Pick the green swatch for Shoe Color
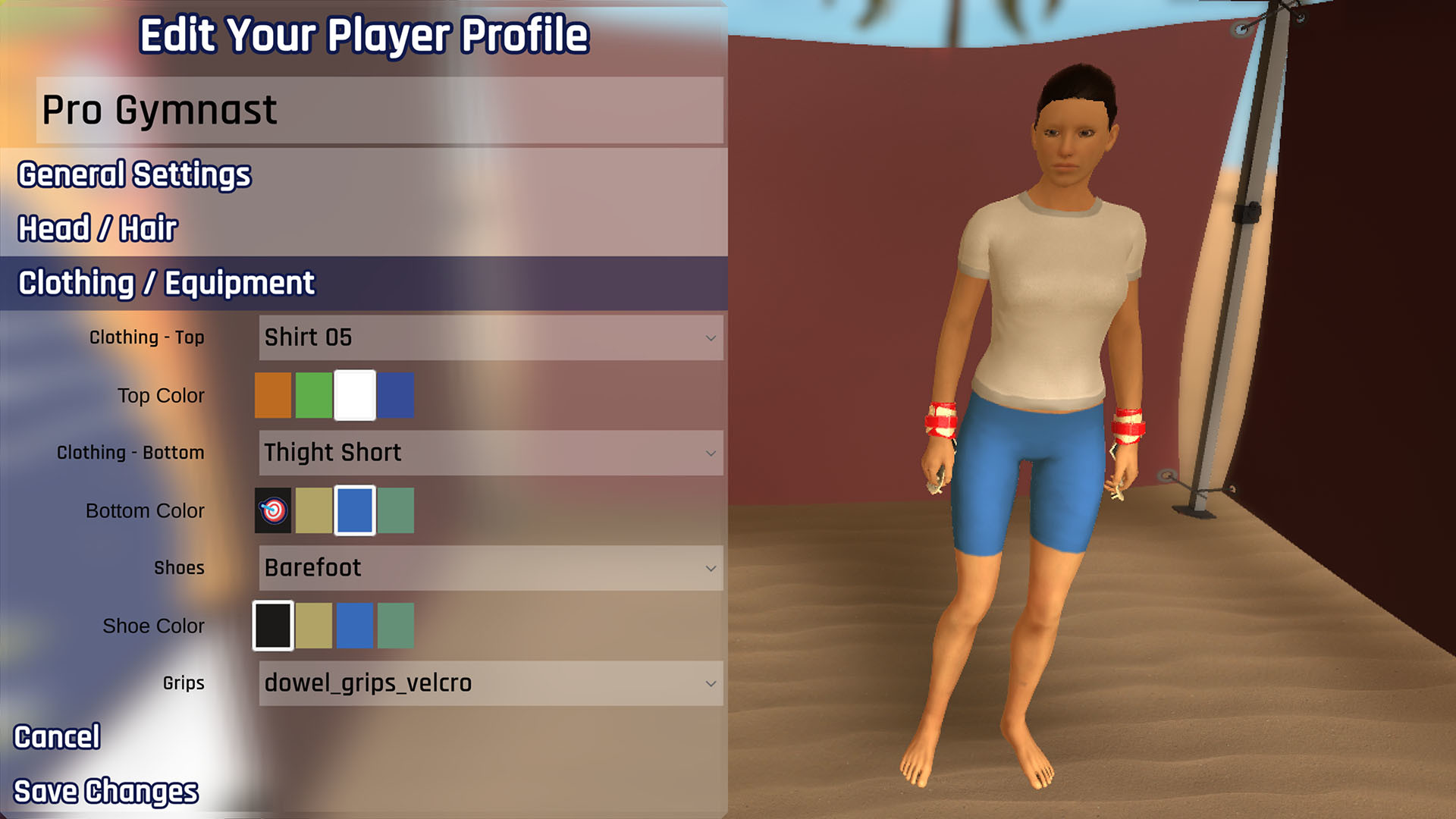This screenshot has height=819, width=1456. click(396, 626)
